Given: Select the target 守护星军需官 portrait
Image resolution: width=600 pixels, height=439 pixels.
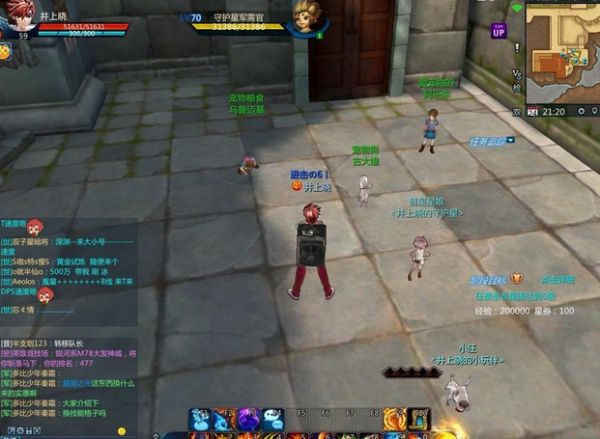Looking at the screenshot, I should tap(306, 17).
